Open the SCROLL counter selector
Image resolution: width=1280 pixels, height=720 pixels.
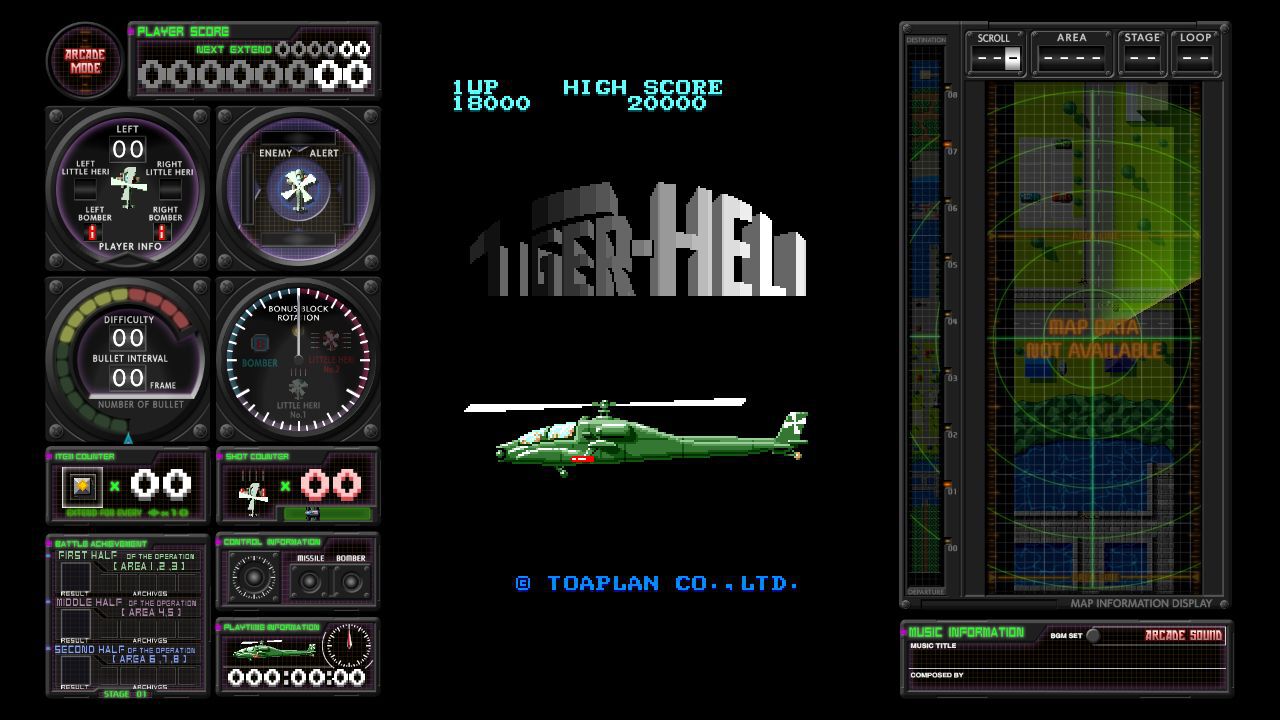tap(994, 58)
